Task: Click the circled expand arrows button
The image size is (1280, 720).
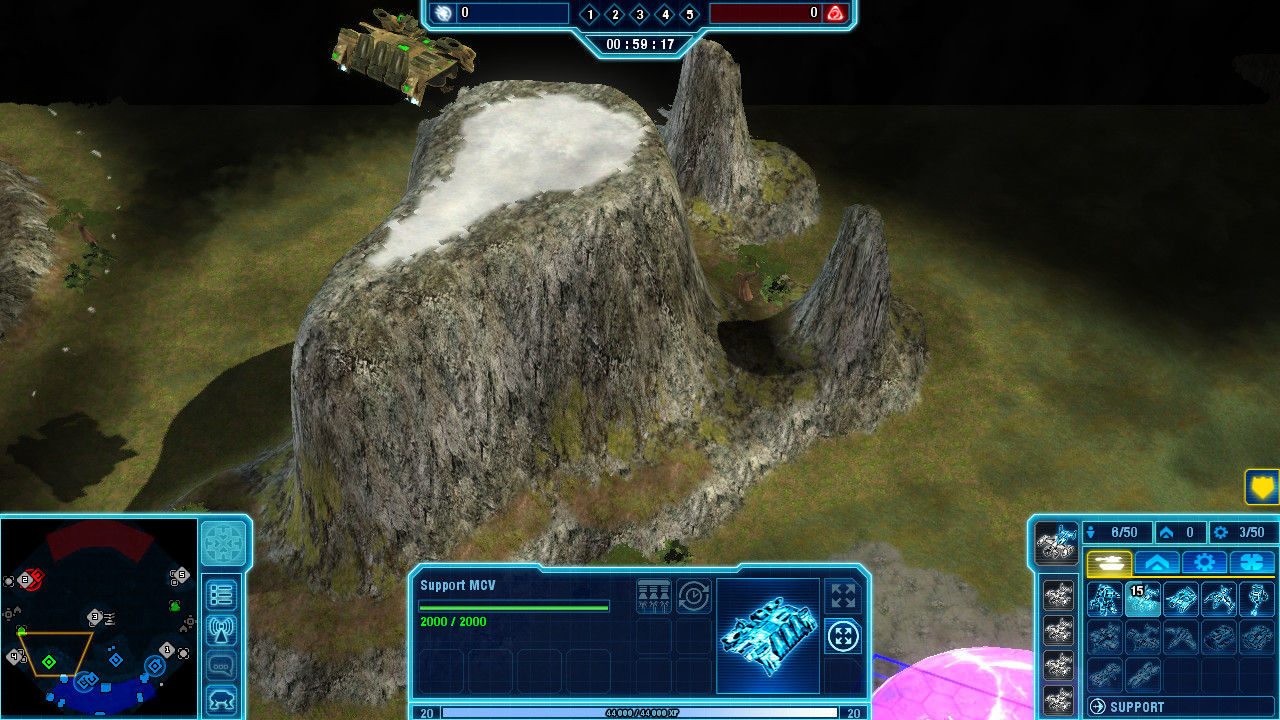Action: point(843,636)
